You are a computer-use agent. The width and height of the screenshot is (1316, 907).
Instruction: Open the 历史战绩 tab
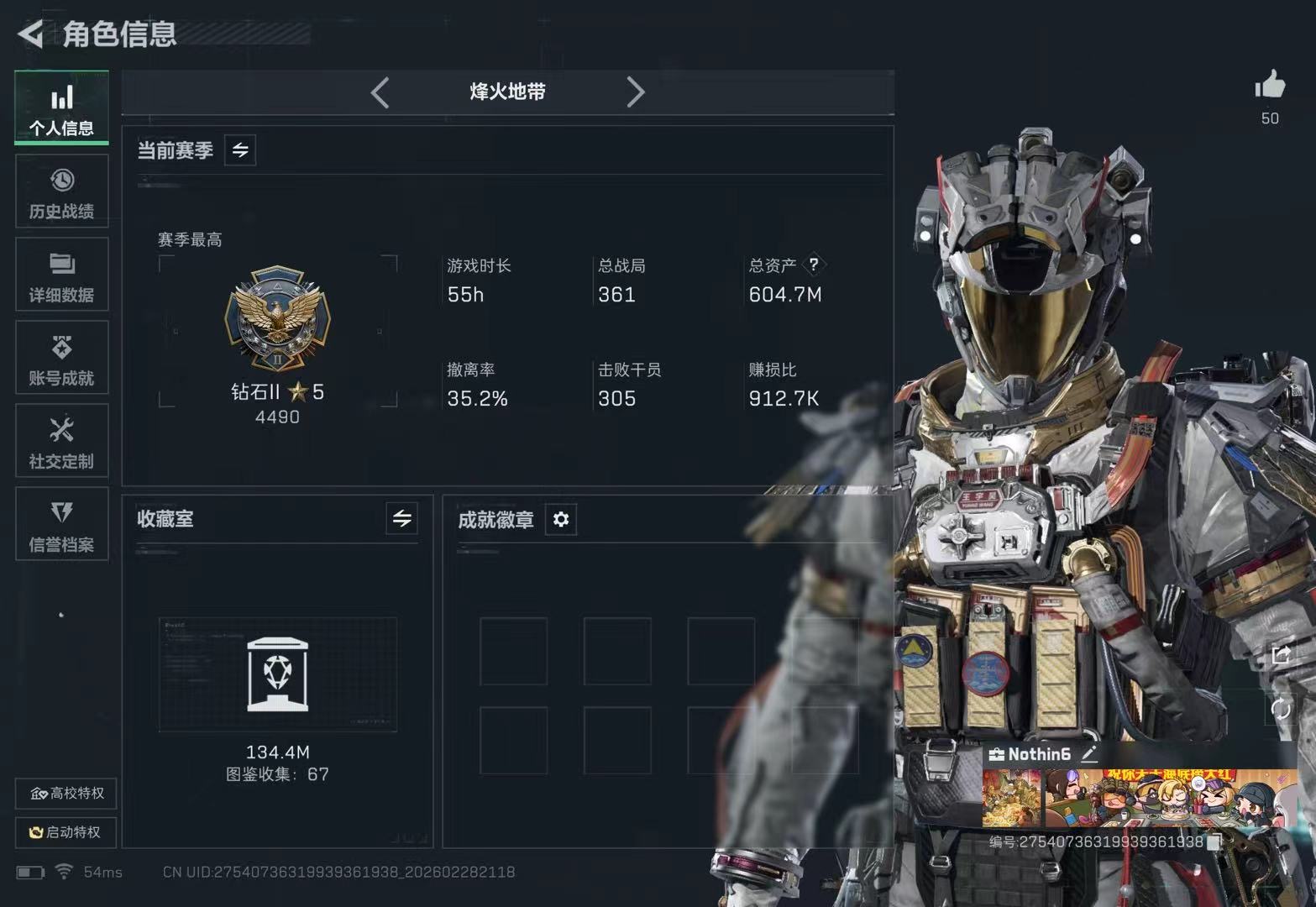(61, 192)
